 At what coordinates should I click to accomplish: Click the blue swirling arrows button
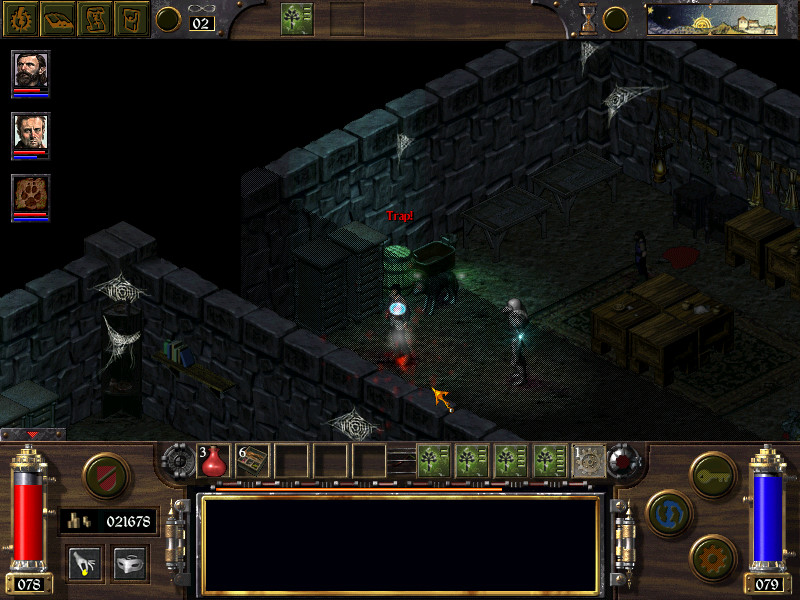pyautogui.click(x=667, y=511)
